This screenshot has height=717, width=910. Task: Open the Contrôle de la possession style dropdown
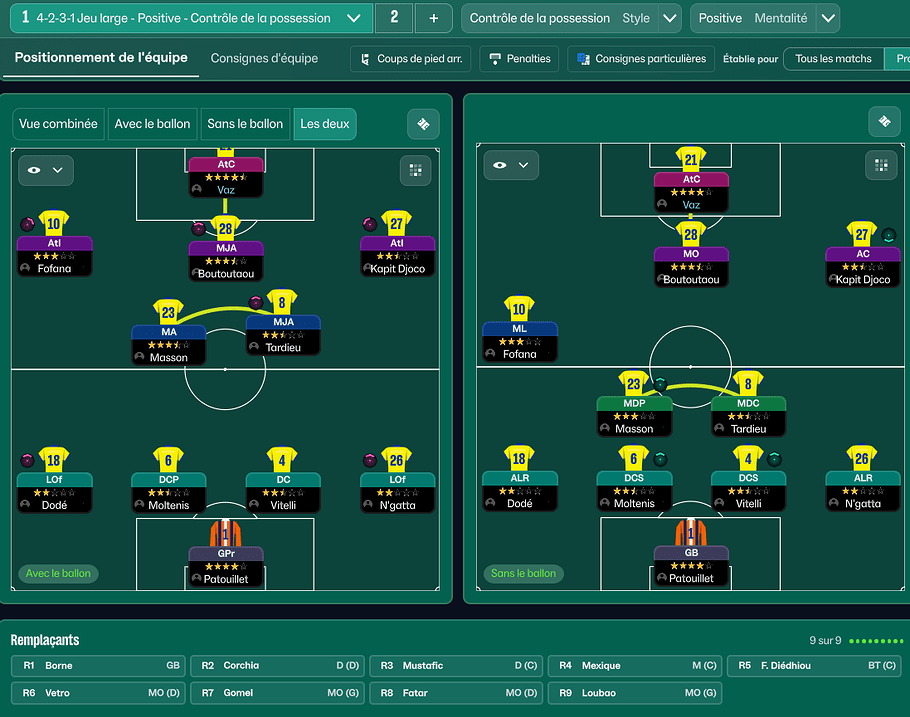(x=670, y=18)
